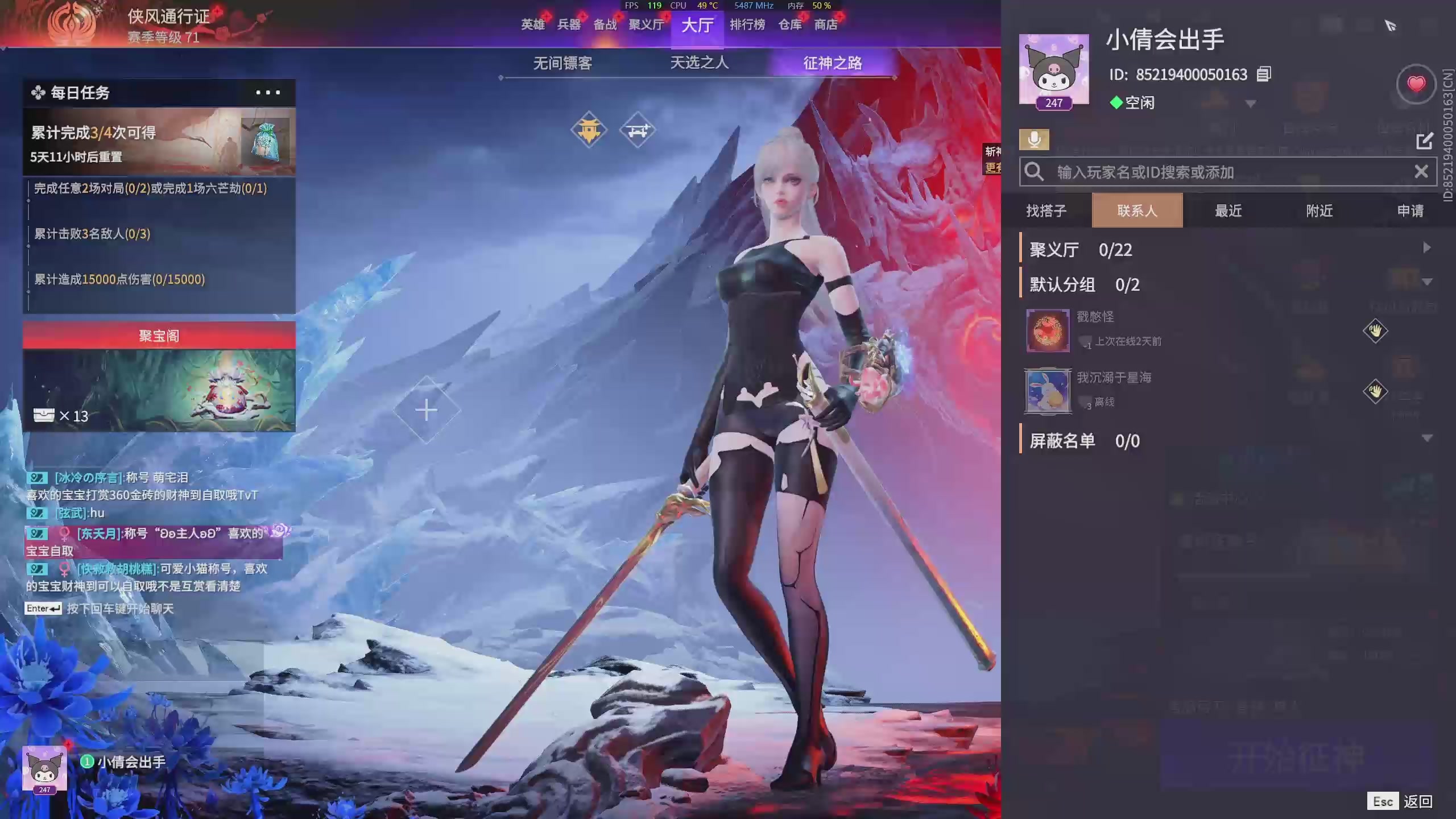
Task: Click the green 空闲 status diamond
Action: 1115,104
